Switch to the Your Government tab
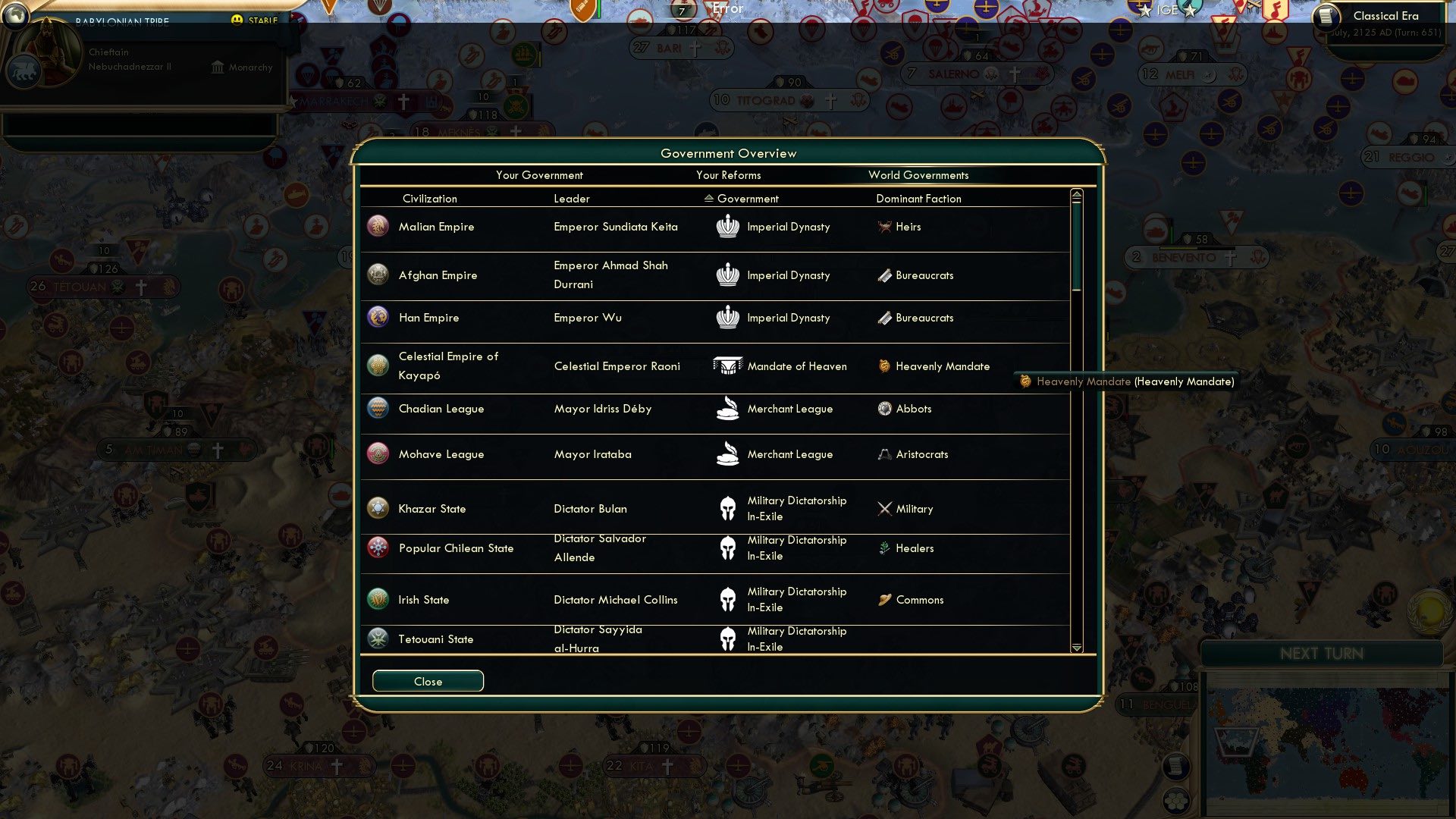 [539, 175]
